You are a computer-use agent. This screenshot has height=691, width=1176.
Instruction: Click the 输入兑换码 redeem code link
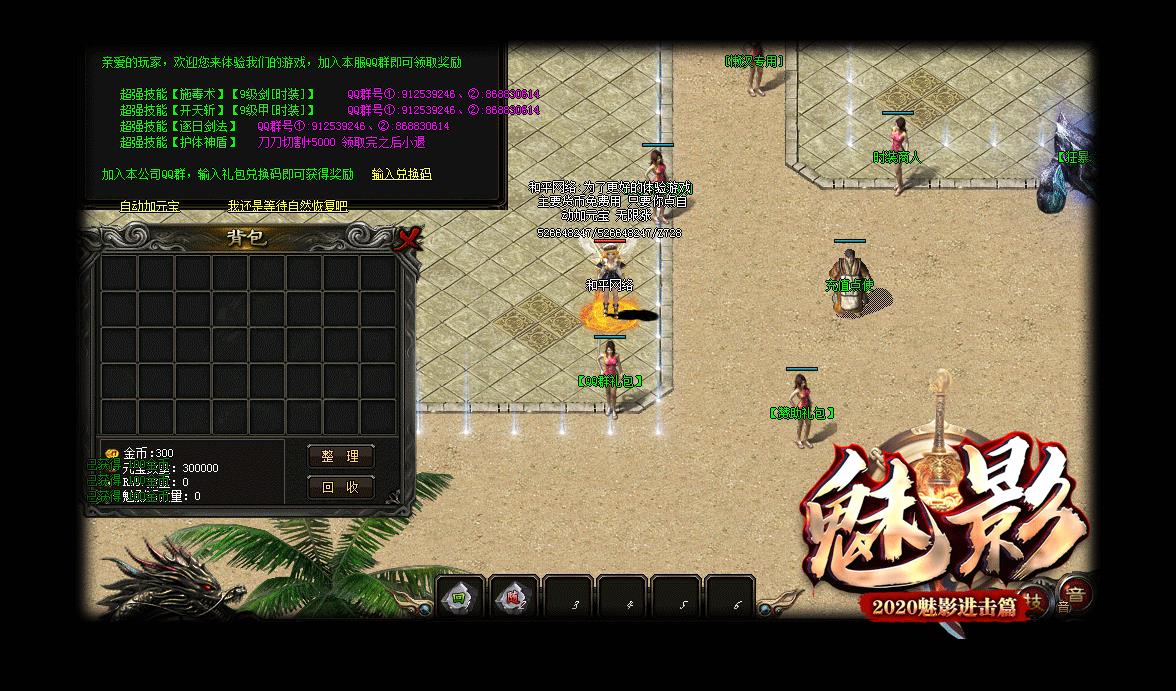coord(401,174)
